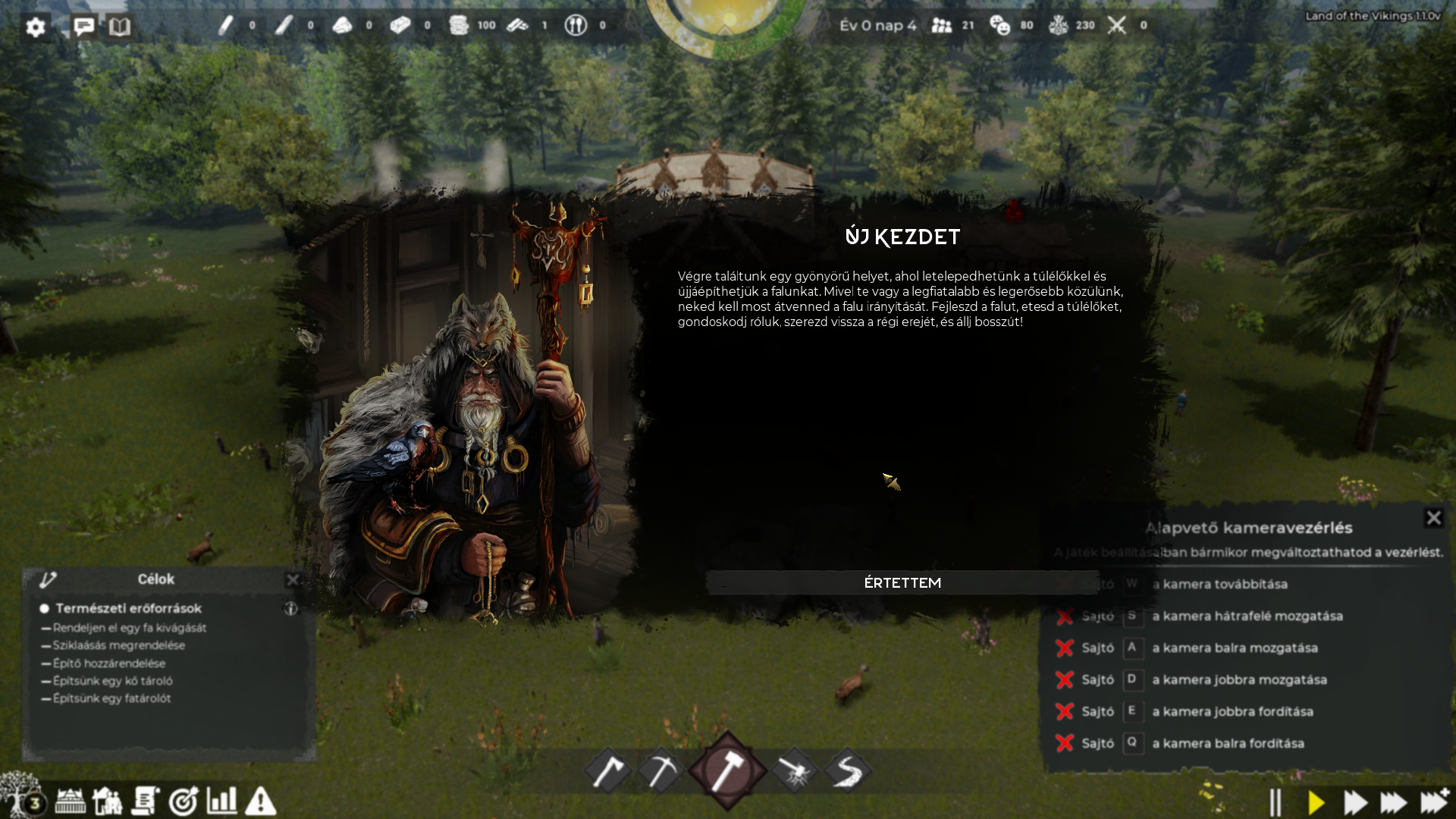
Task: Open the speech bubble message log
Action: click(x=83, y=27)
